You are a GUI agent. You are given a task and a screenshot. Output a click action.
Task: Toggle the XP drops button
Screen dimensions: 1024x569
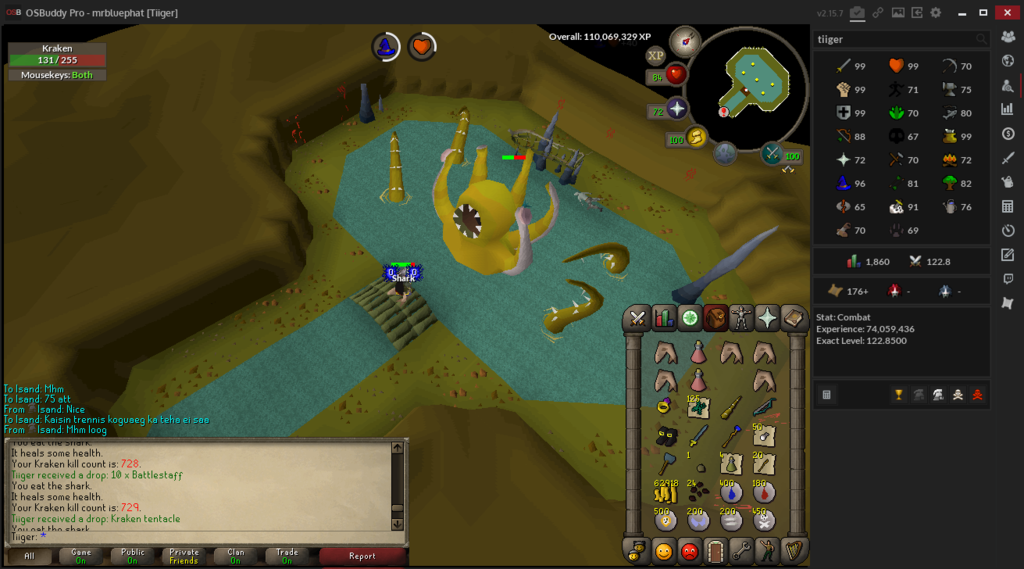pos(656,56)
